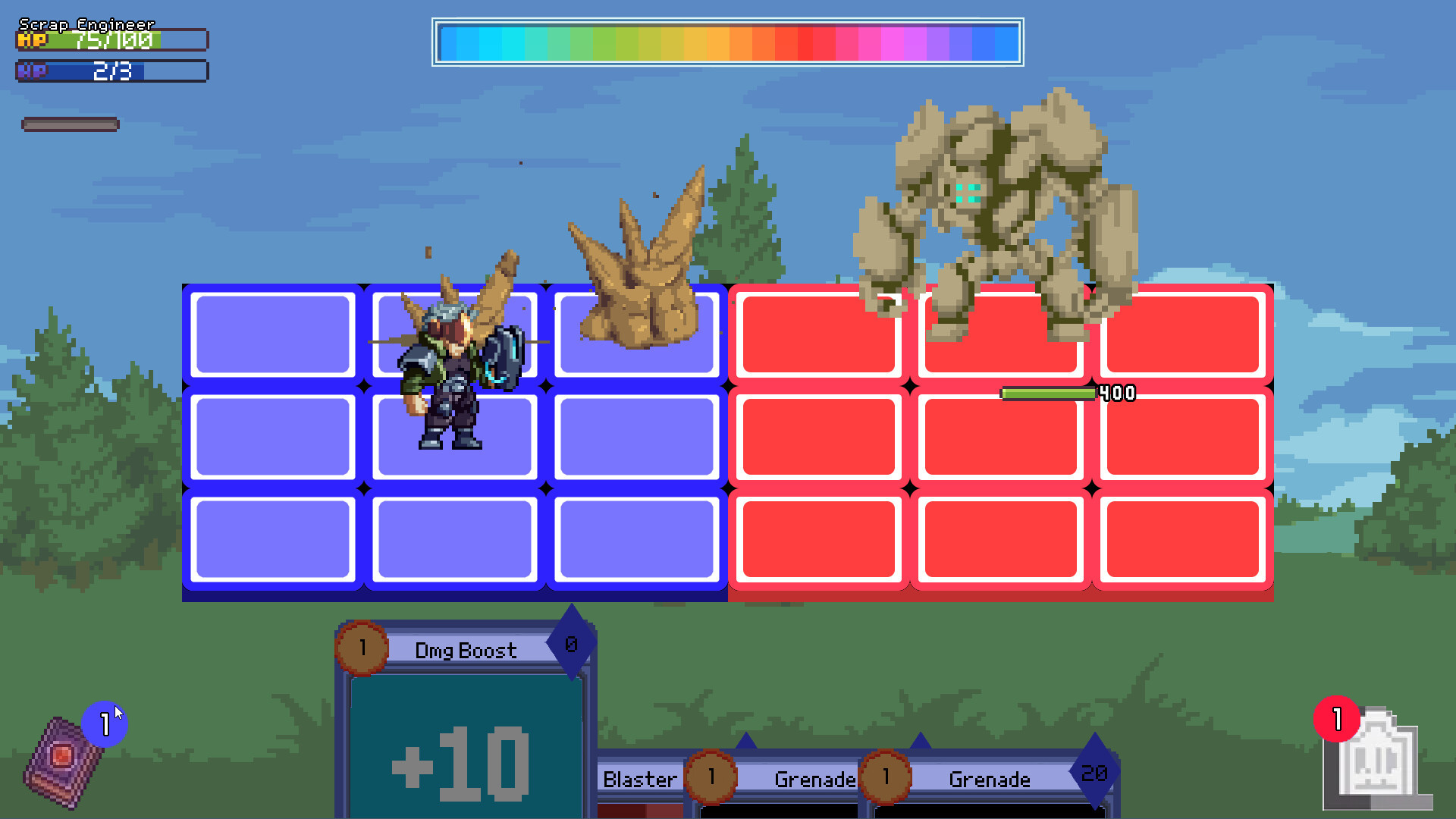Viewport: 1456px width, 819px height.
Task: Click the Blaster card in hand
Action: (641, 779)
